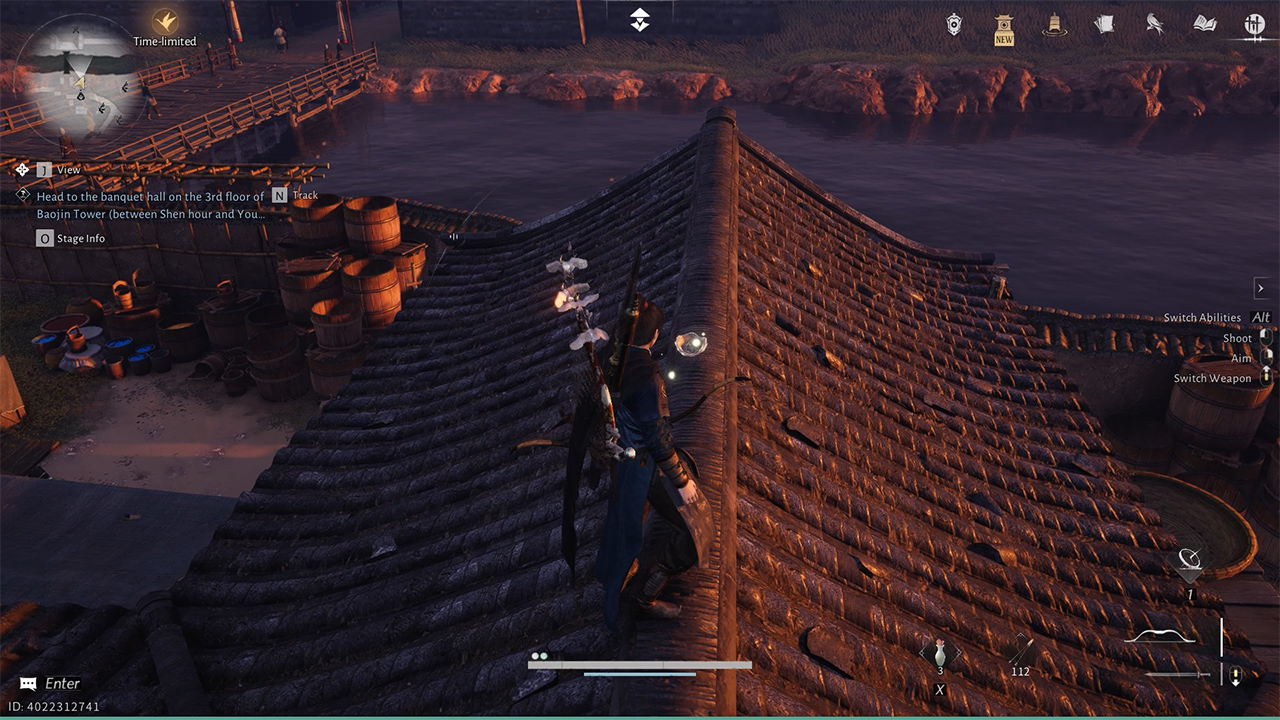Viewport: 1280px width, 720px height.
Task: Open the shield emblem menu
Action: coord(955,25)
